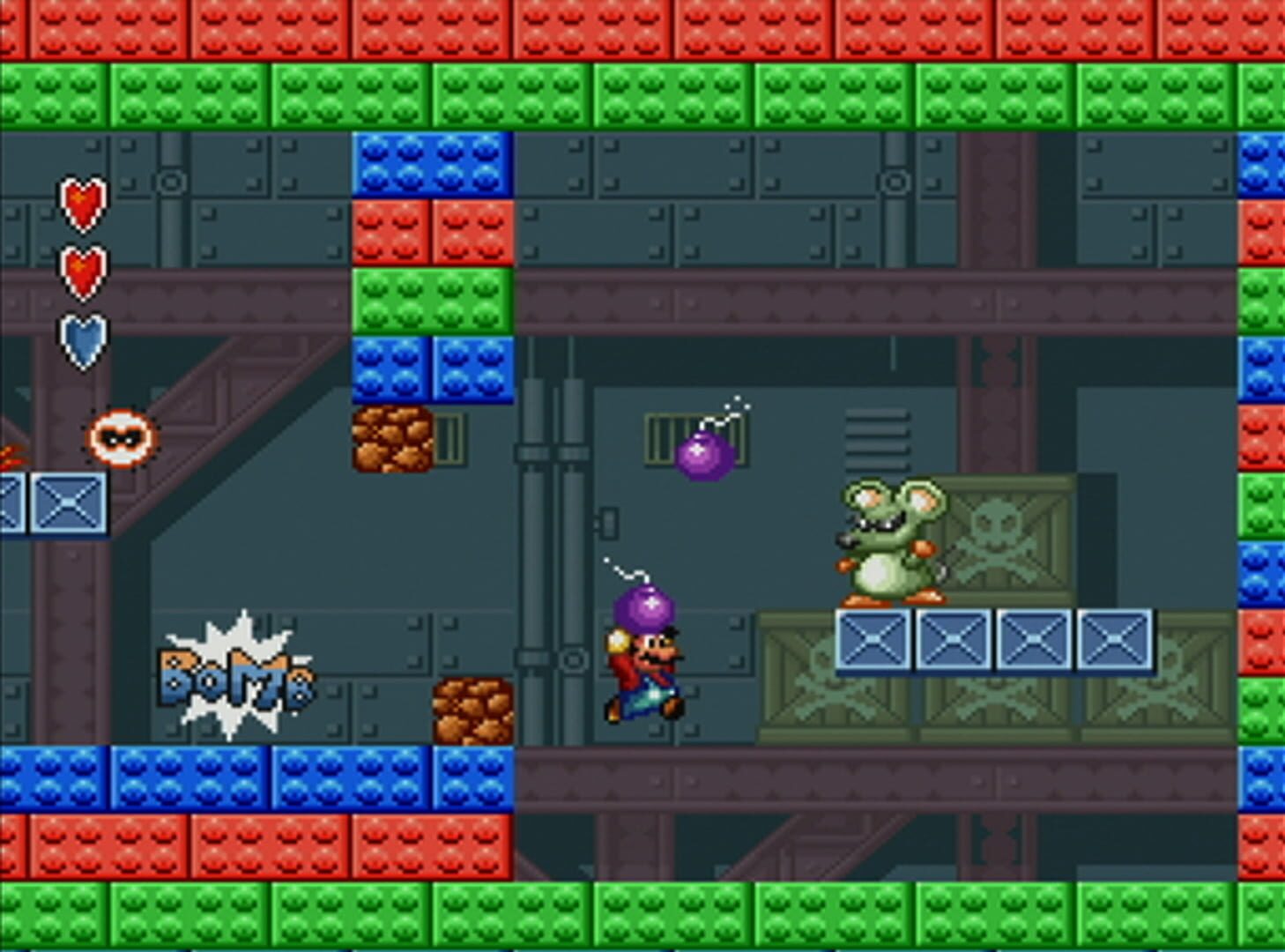
Task: Select the single blue brick at the top
Action: click(x=429, y=165)
